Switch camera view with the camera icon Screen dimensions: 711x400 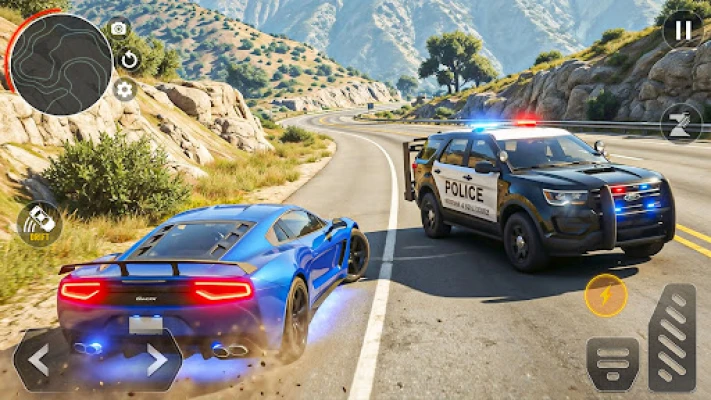[x=119, y=28]
